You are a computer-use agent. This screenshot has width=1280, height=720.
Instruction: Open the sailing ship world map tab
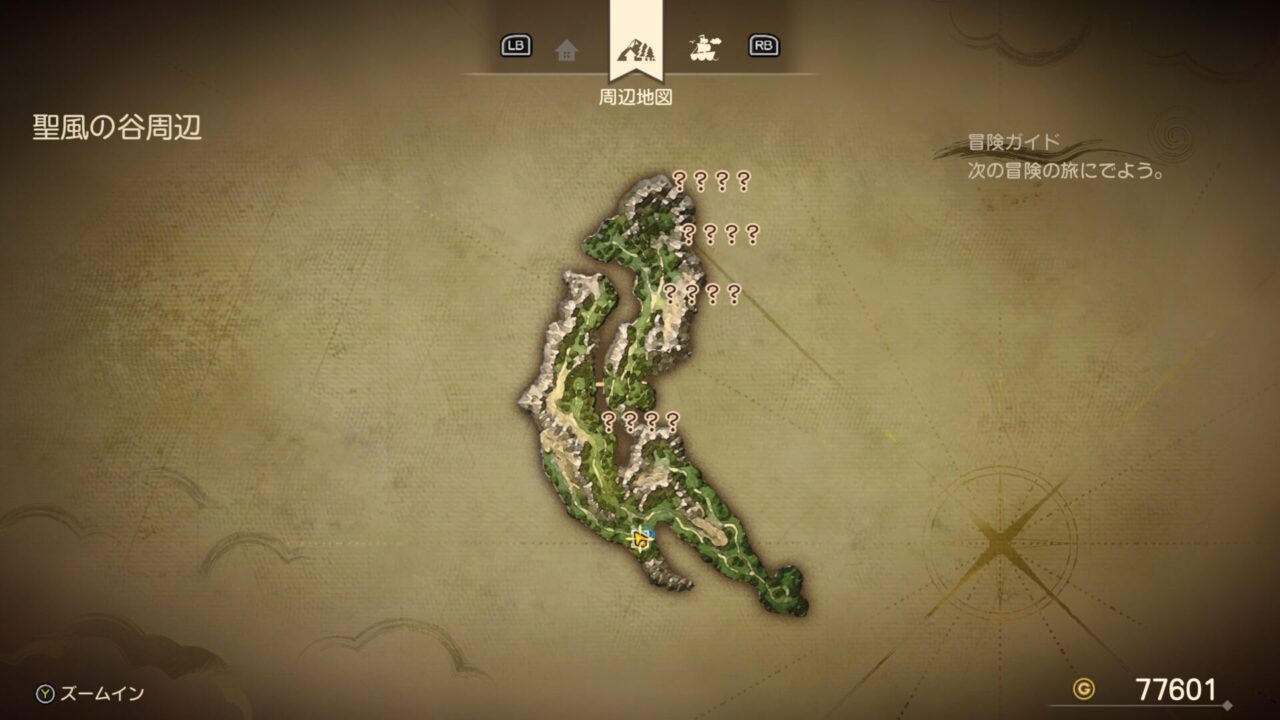[x=706, y=47]
